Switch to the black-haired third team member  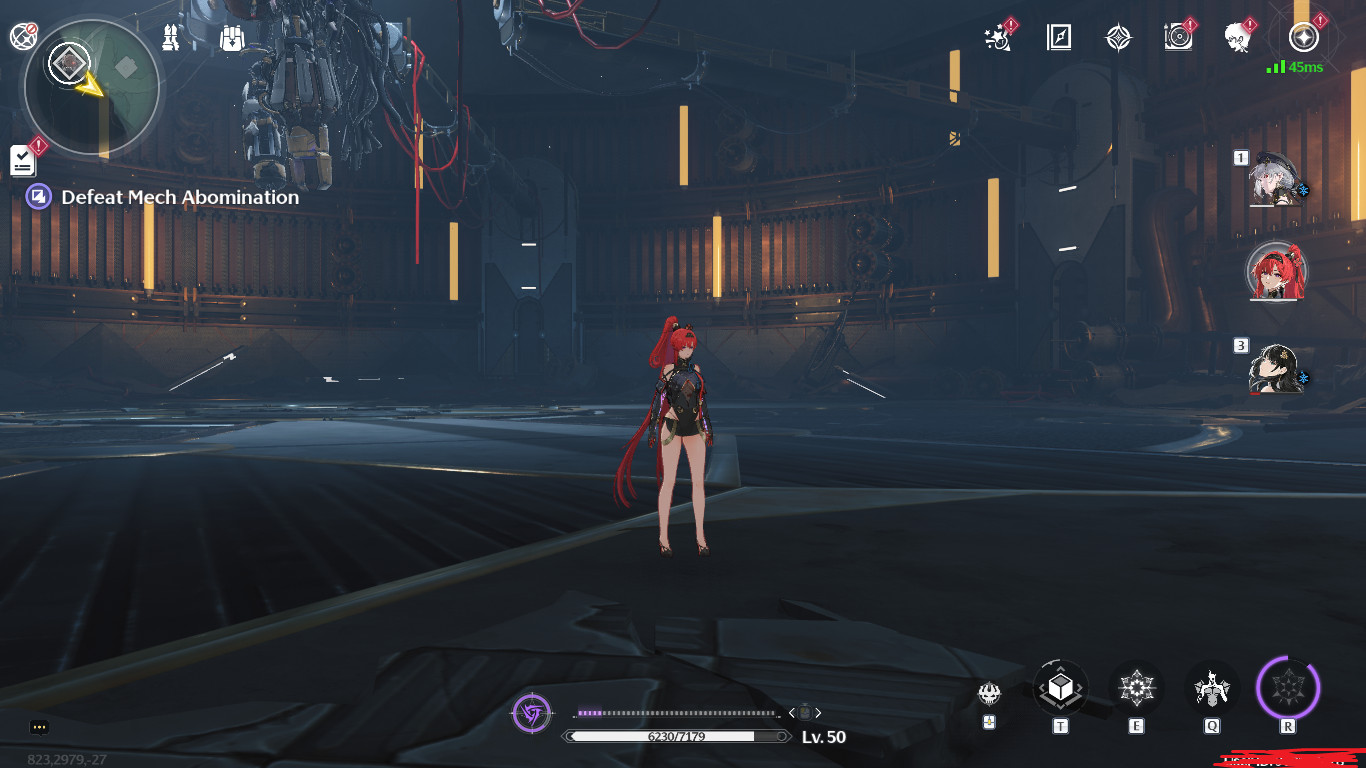(x=1276, y=367)
